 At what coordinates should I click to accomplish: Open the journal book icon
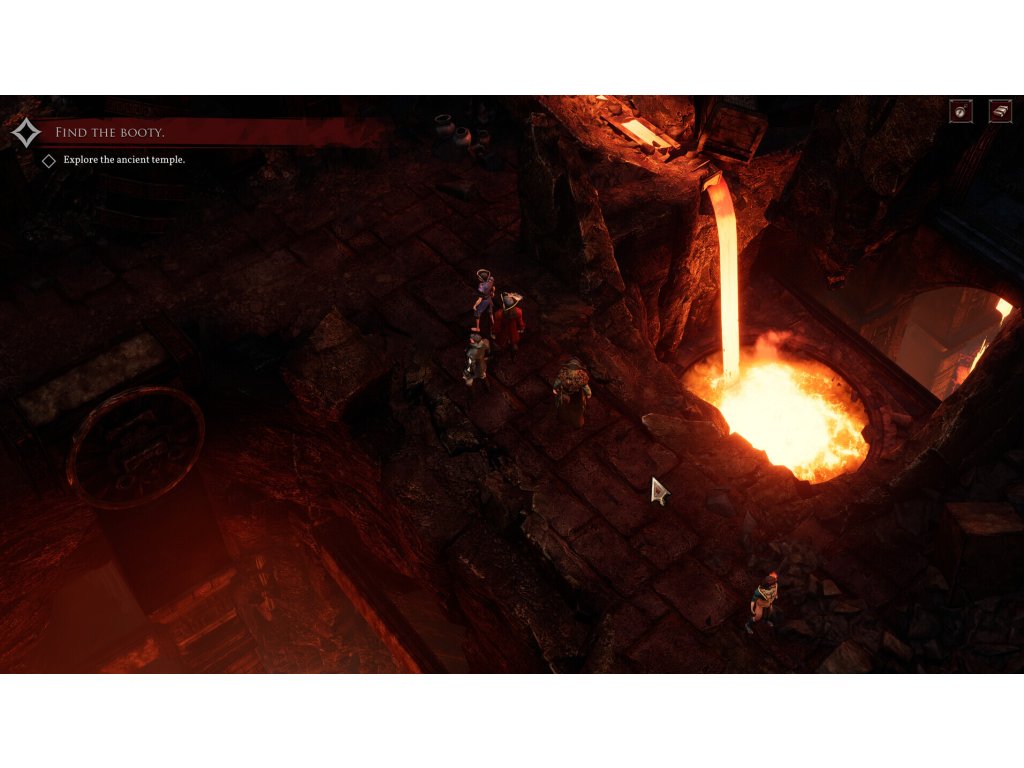(x=1000, y=111)
